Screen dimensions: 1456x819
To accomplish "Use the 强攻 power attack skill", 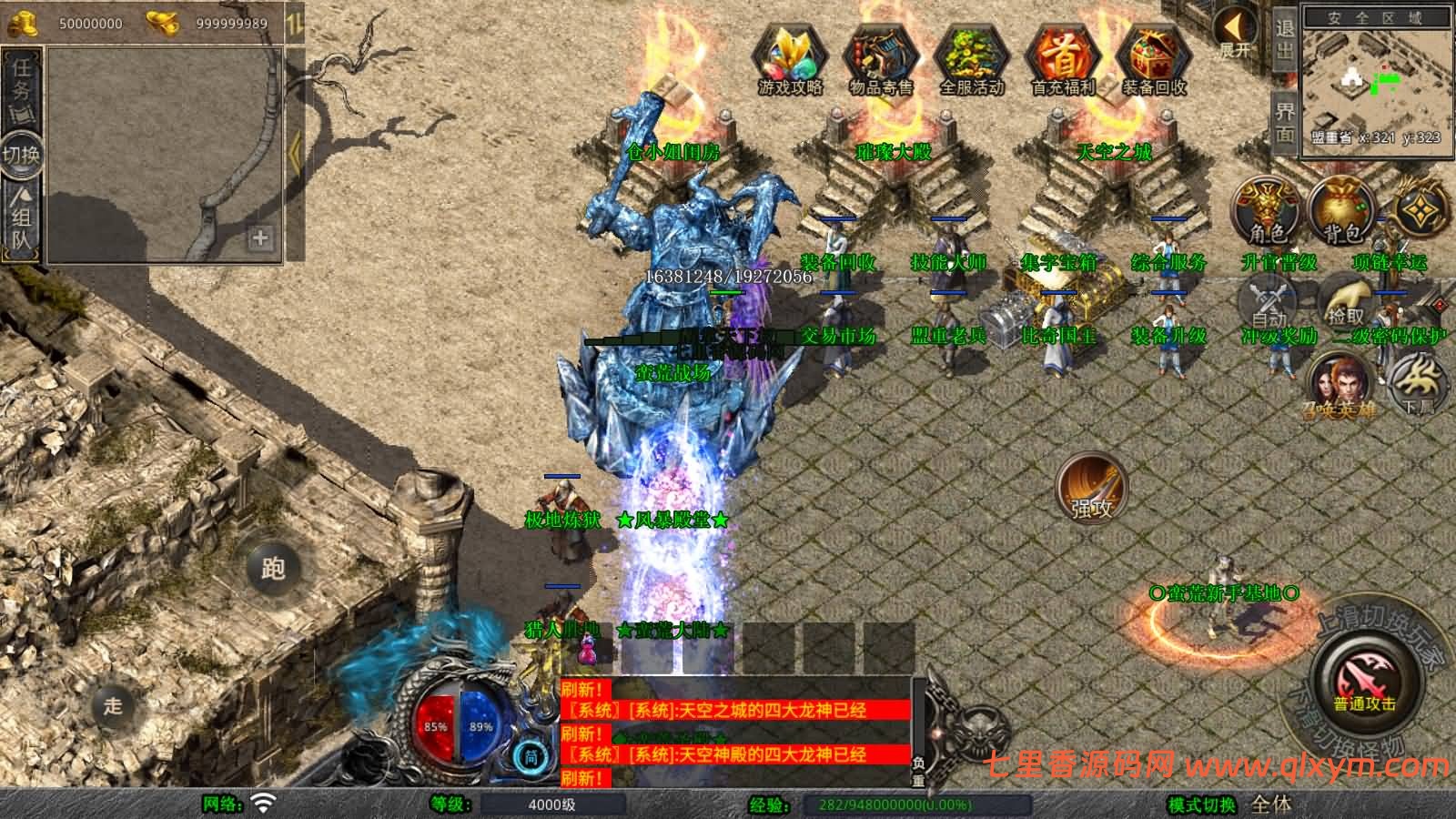I will 1092,488.
